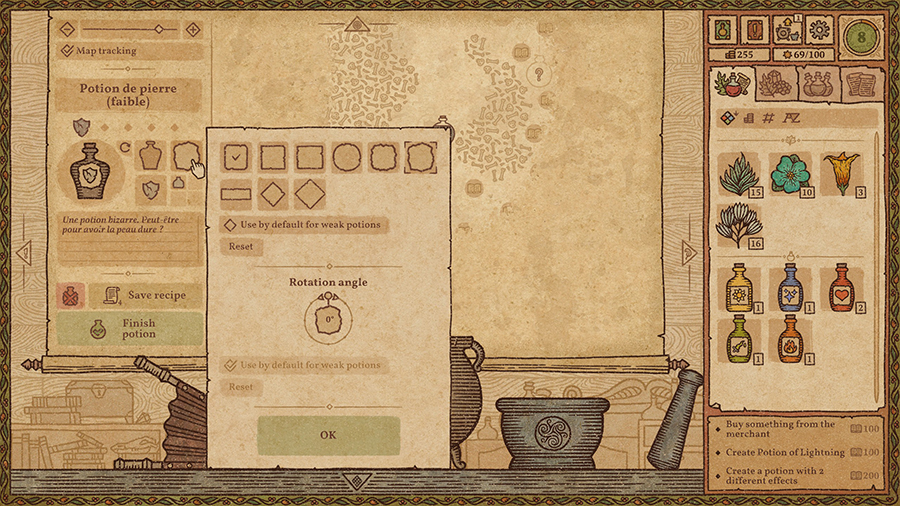
Task: Open the gear settings menu
Action: tap(819, 29)
